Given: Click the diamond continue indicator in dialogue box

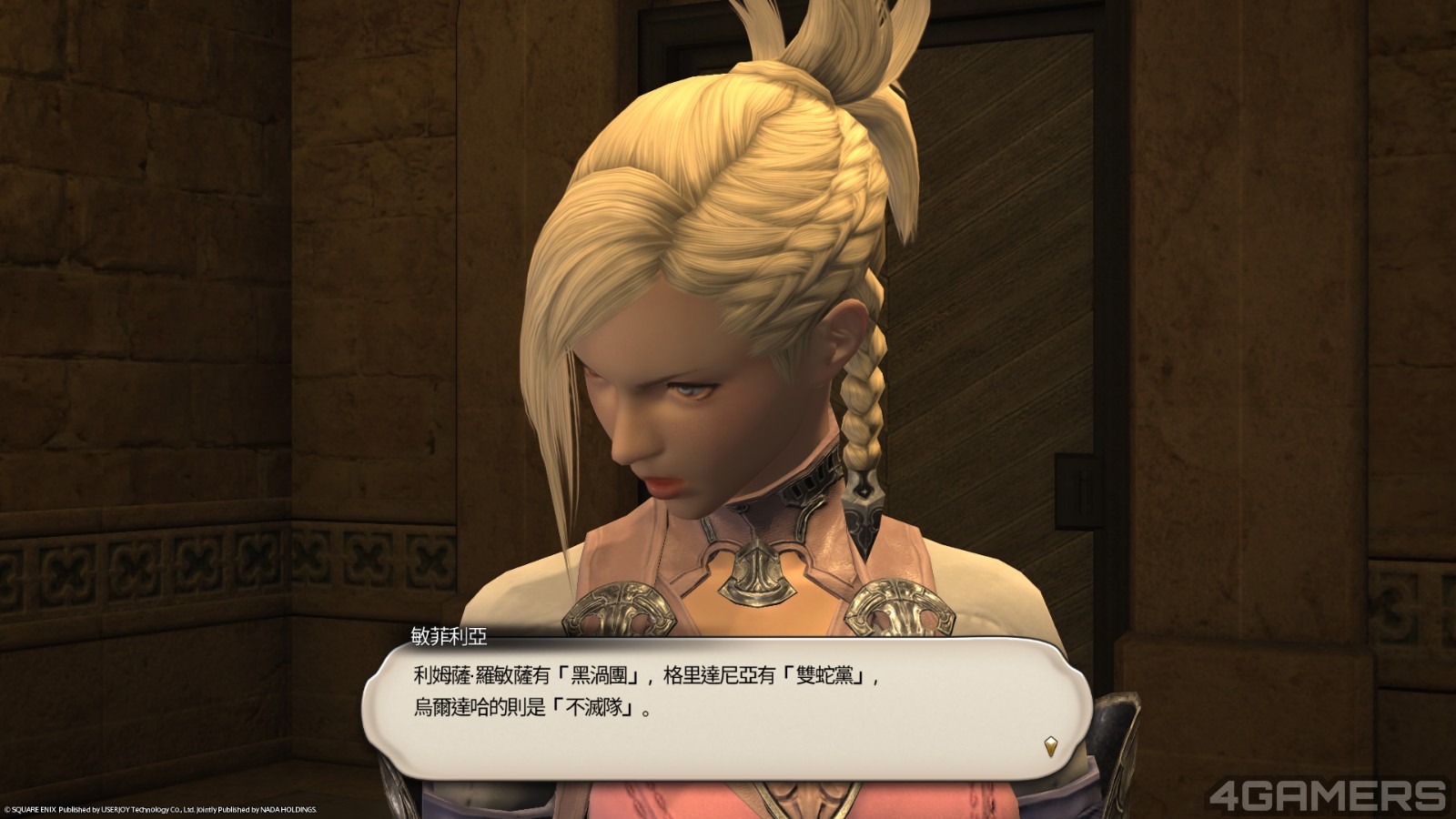Looking at the screenshot, I should [1051, 746].
